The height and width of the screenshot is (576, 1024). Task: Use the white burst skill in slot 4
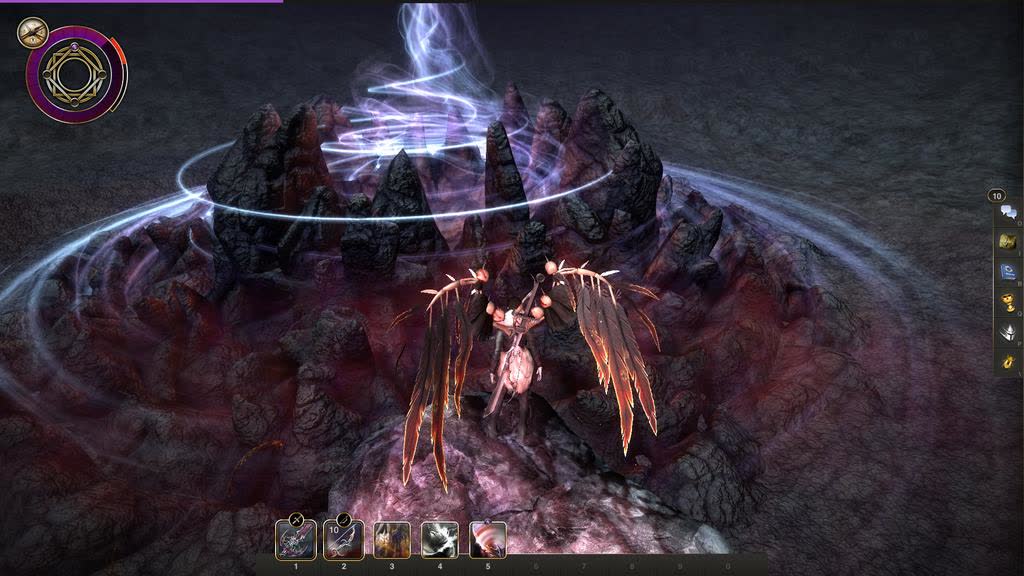(x=440, y=541)
